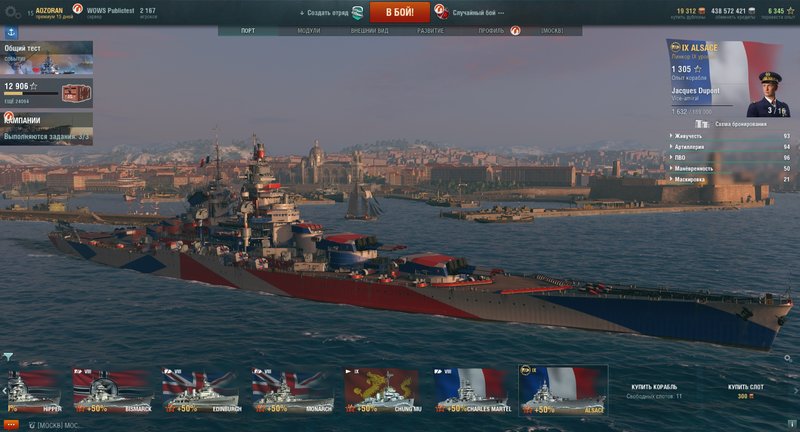Select the Порт tab
Screen dimensions: 800x432
pos(247,31)
